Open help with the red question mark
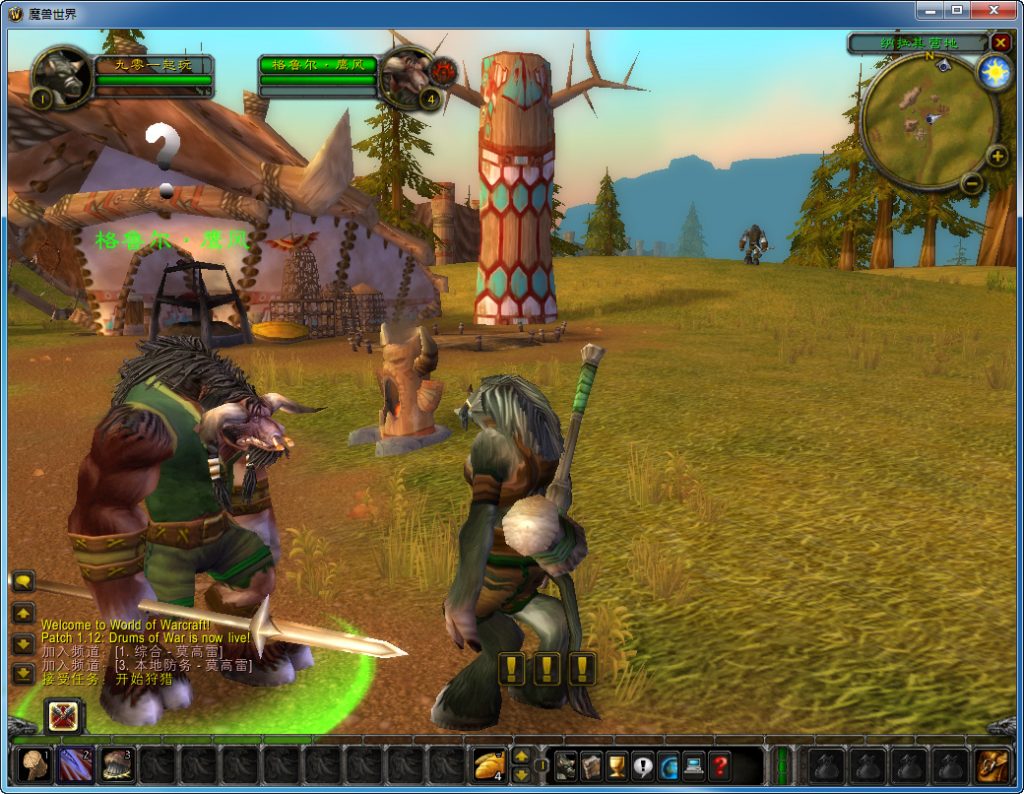The height and width of the screenshot is (794, 1024). (719, 766)
